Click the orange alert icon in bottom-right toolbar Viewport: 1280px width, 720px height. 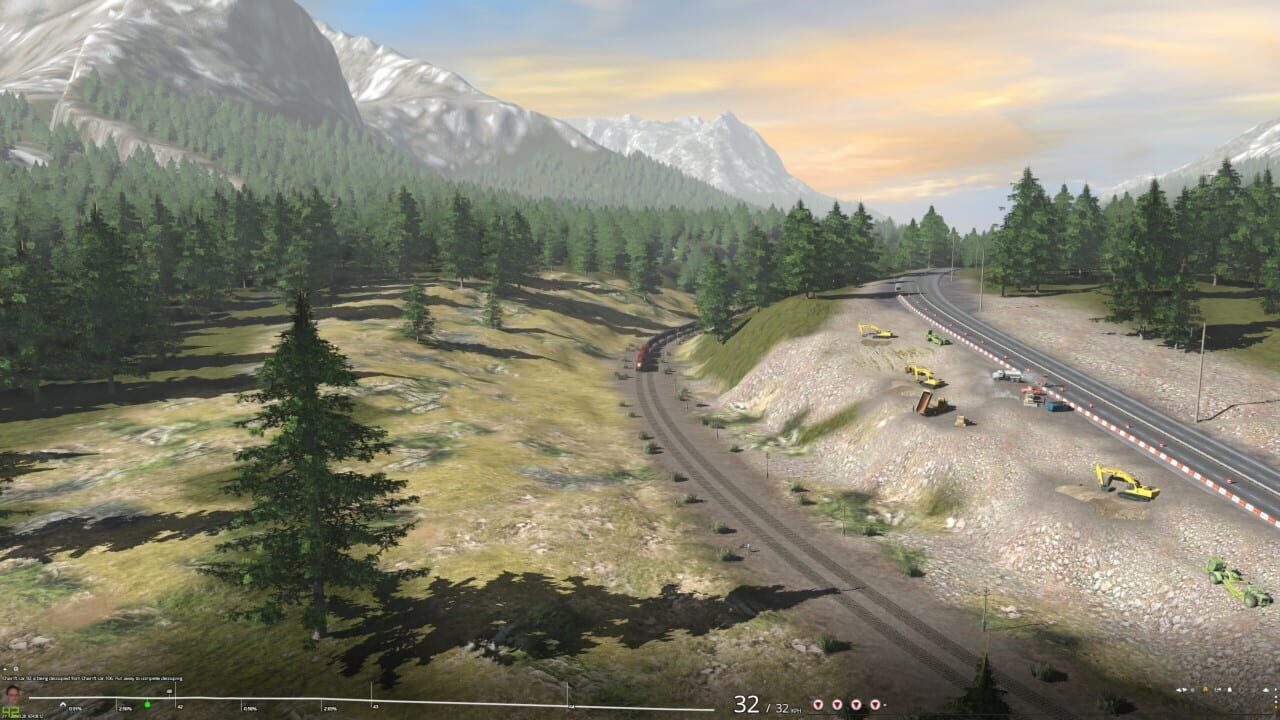1205,690
